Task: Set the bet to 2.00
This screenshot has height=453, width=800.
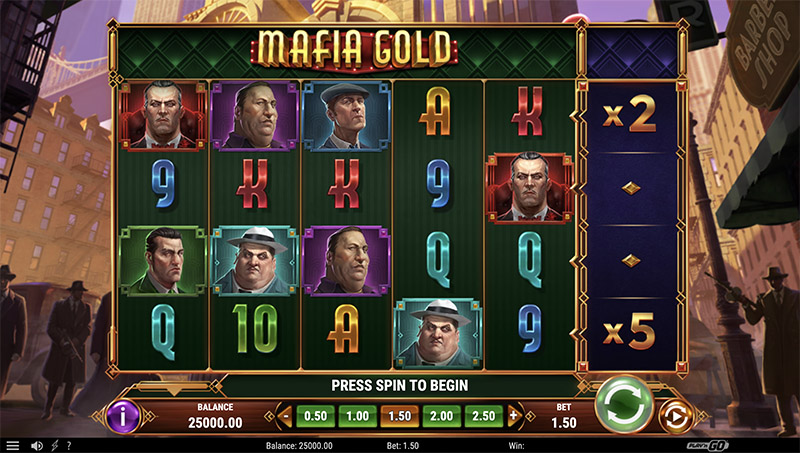Action: (441, 415)
